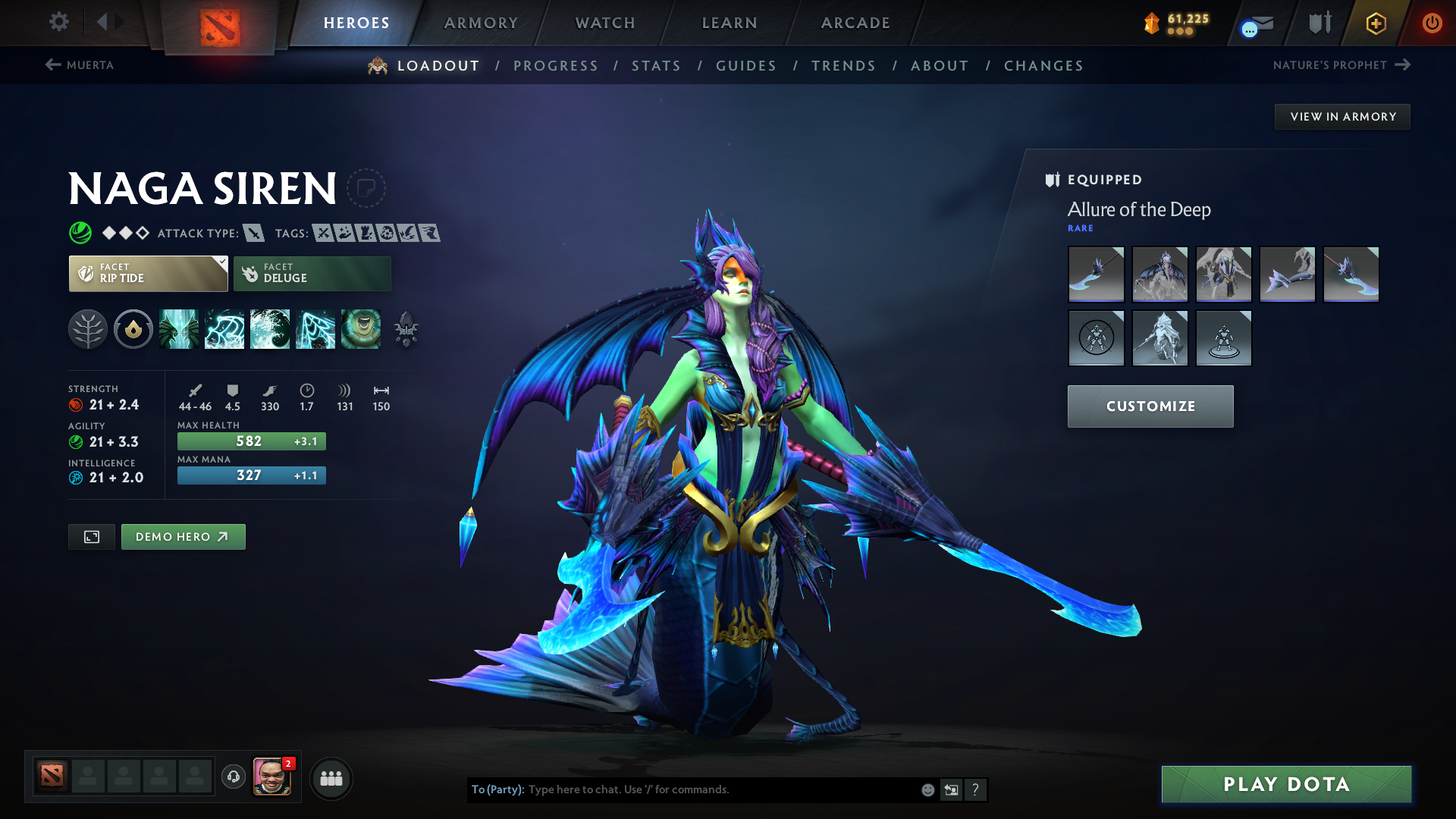Open the Naga Siren talent tree icon
Screen dimensions: 1456x819
point(89,329)
